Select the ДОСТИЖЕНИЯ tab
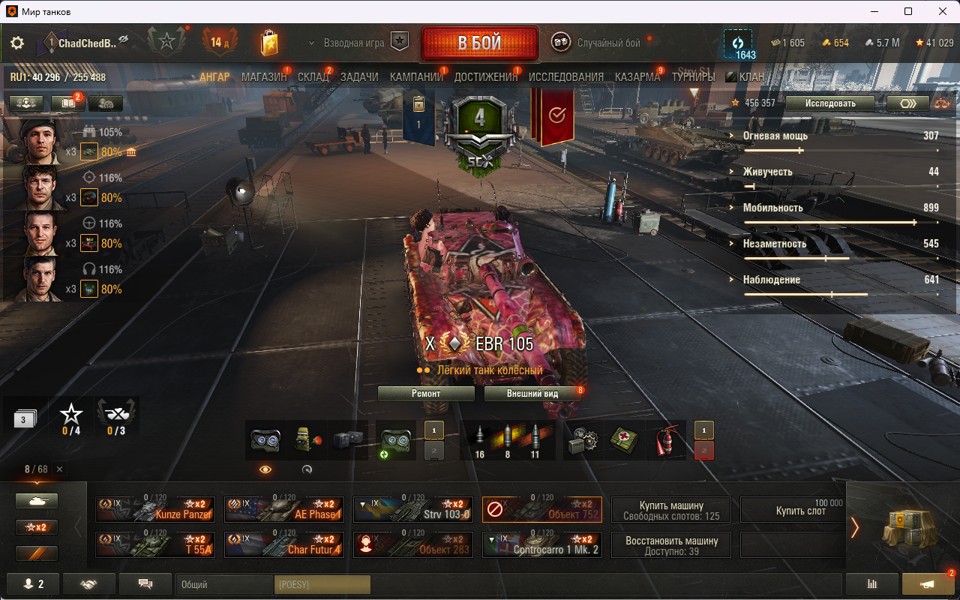 486,77
